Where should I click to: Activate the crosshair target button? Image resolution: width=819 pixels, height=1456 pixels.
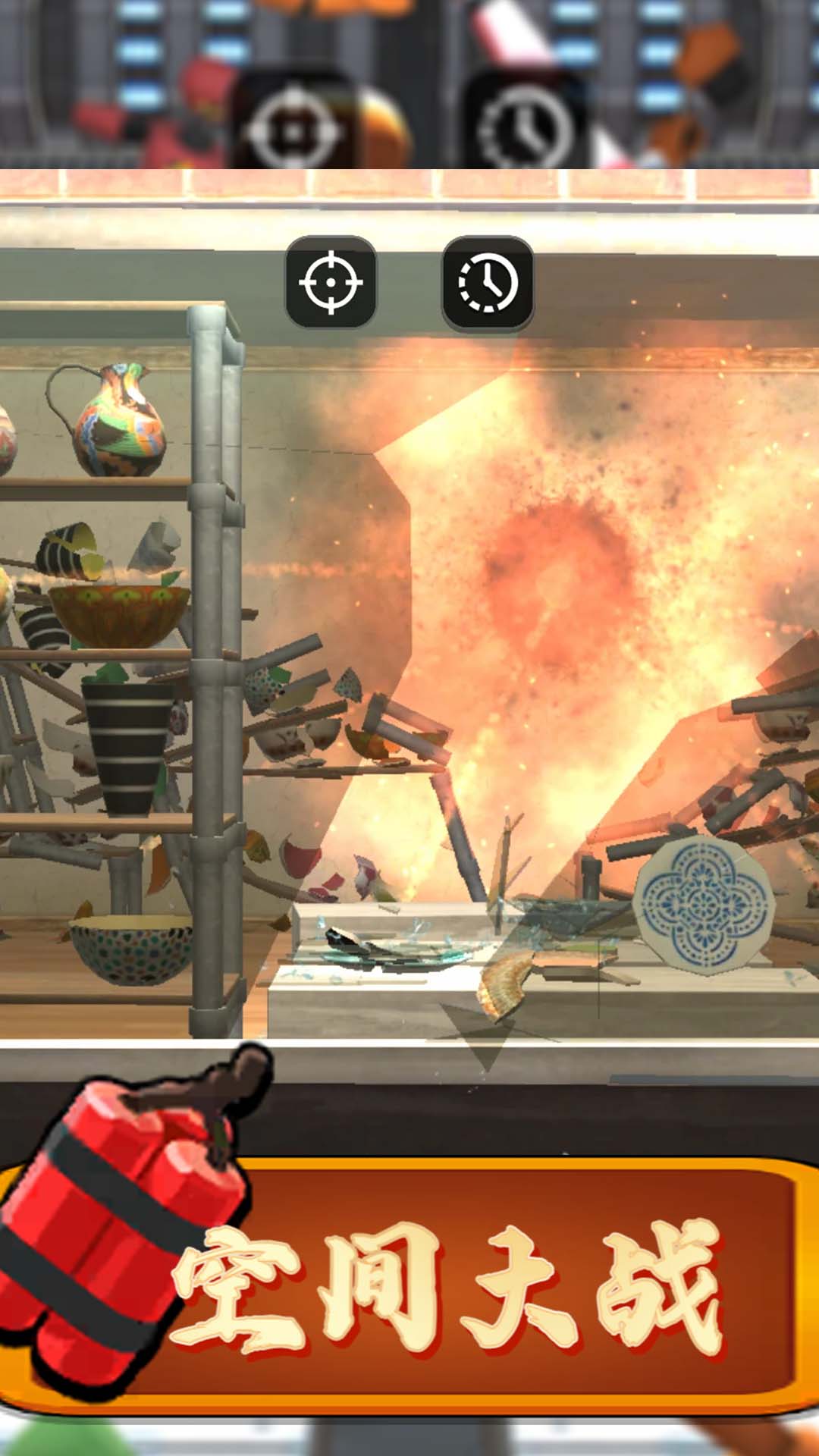pyautogui.click(x=331, y=283)
